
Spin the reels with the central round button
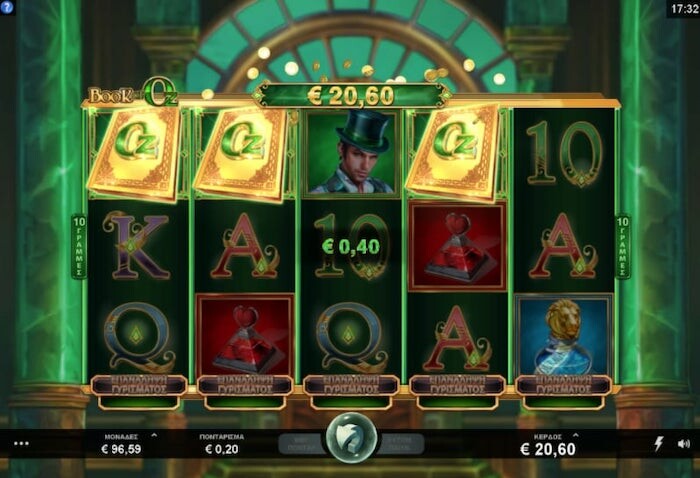click(x=351, y=438)
